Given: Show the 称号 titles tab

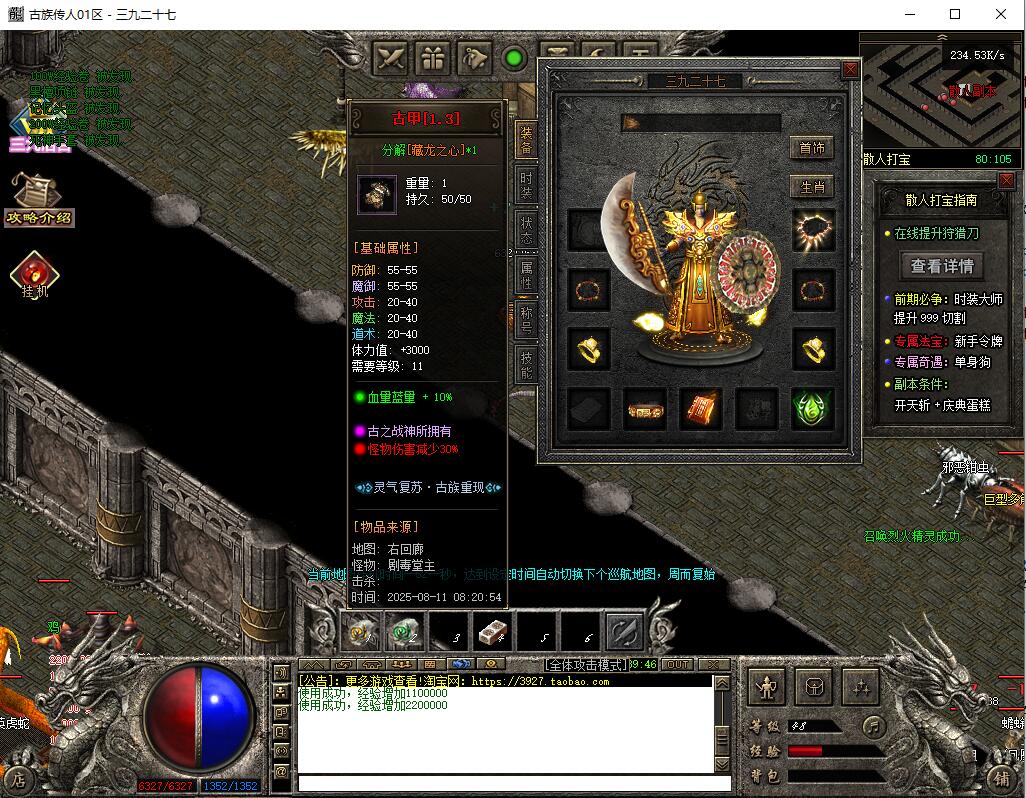Looking at the screenshot, I should point(526,320).
